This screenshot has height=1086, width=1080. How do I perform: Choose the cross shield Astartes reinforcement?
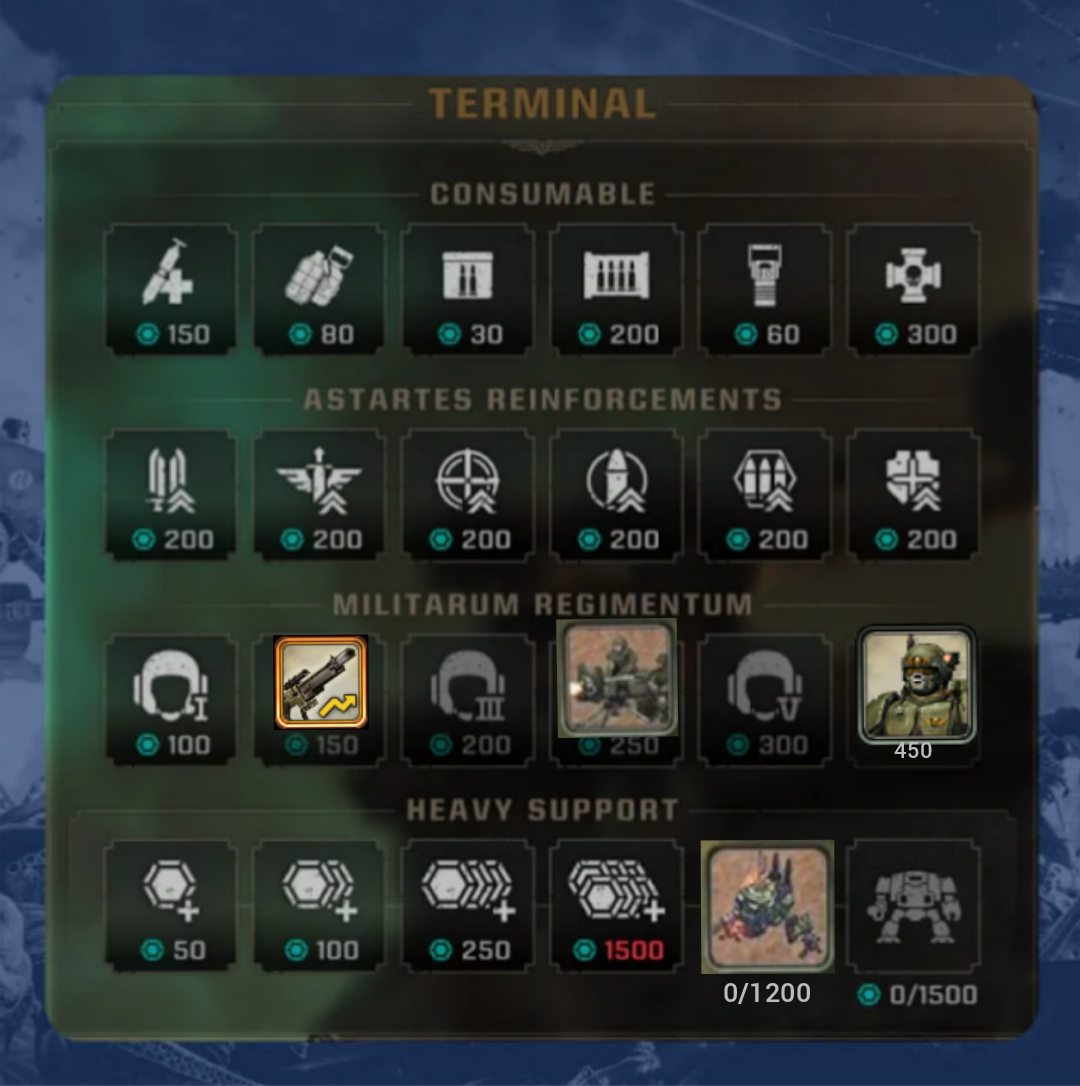(x=913, y=493)
